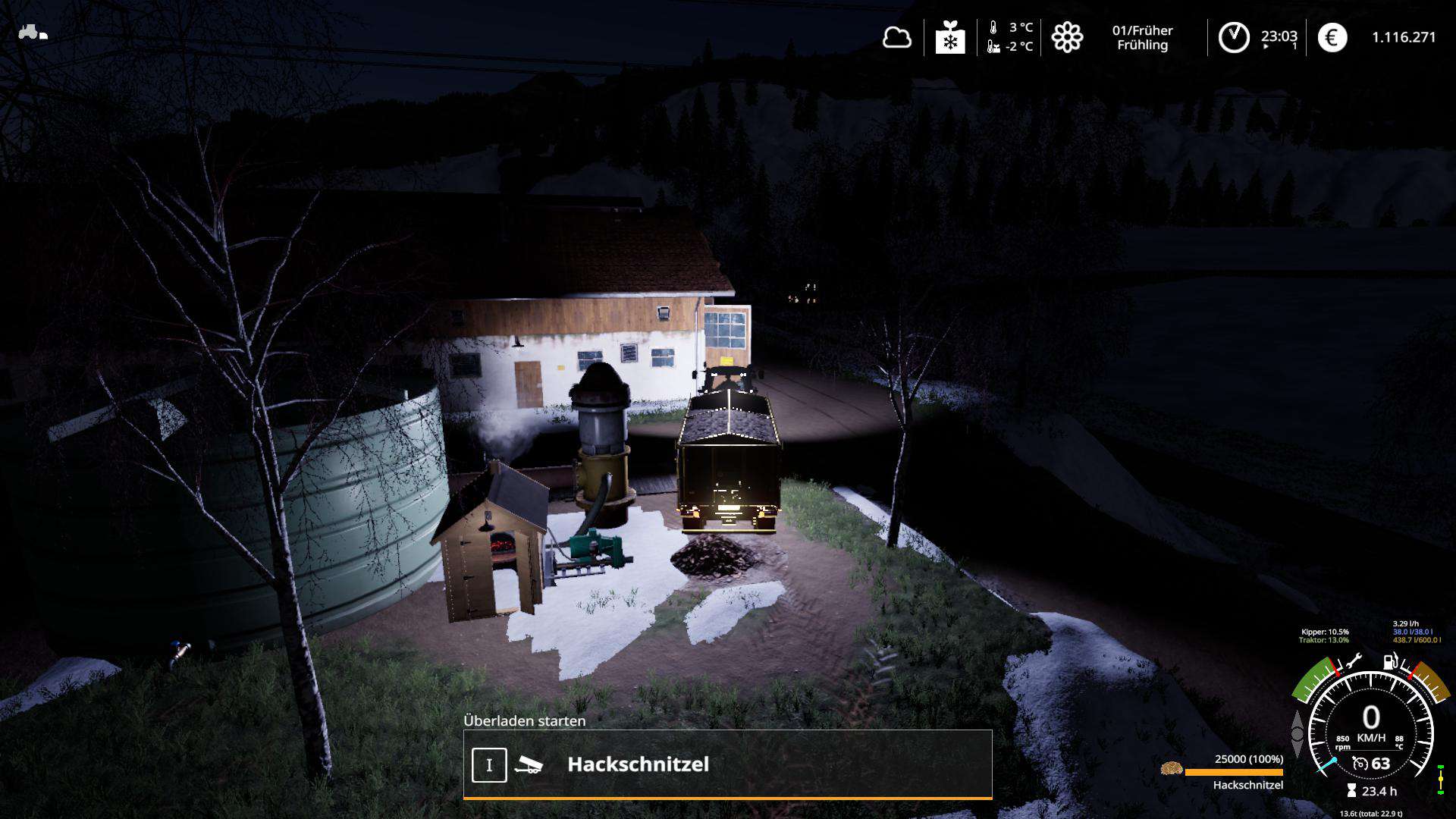Click the cloud weather forecast icon
The image size is (1456, 819).
tap(896, 37)
